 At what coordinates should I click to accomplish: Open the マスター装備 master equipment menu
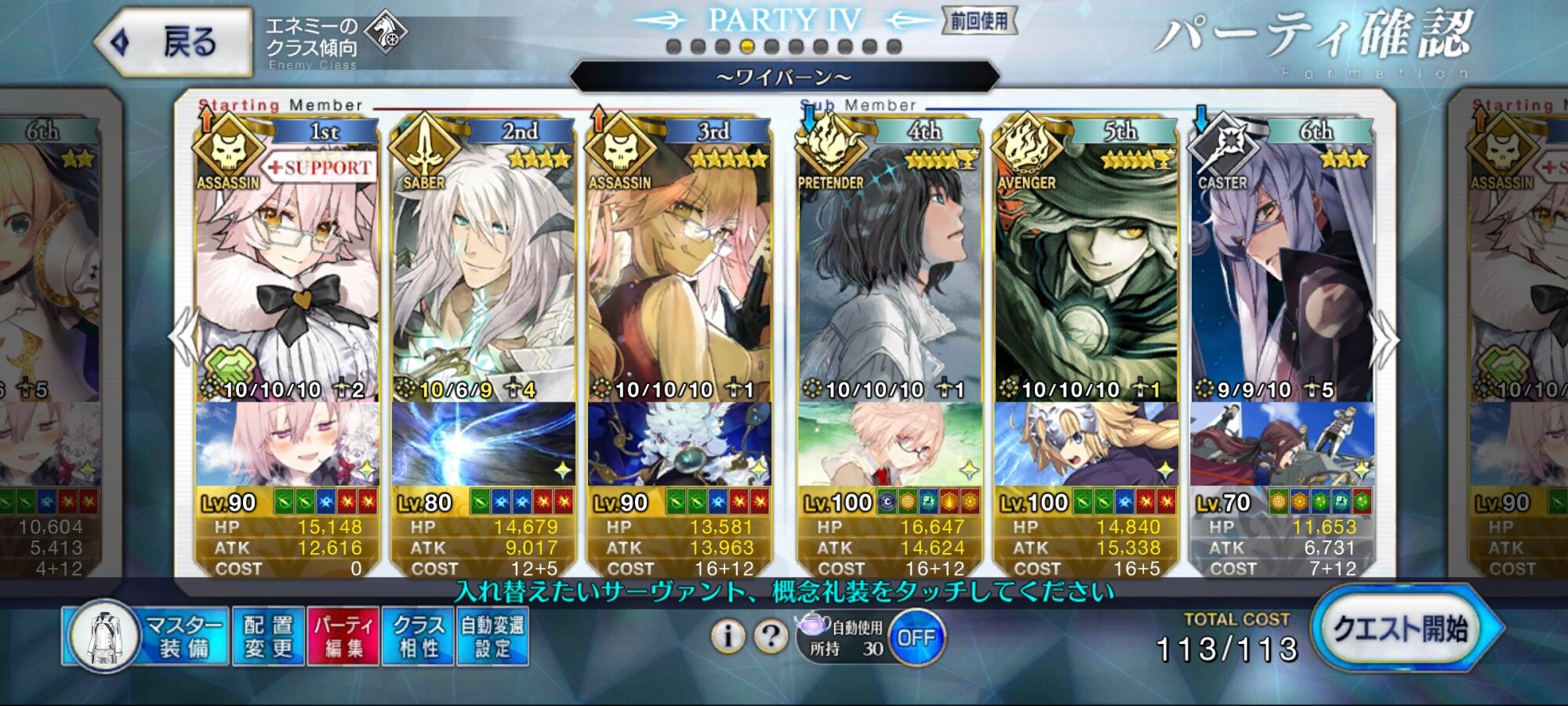(146, 636)
